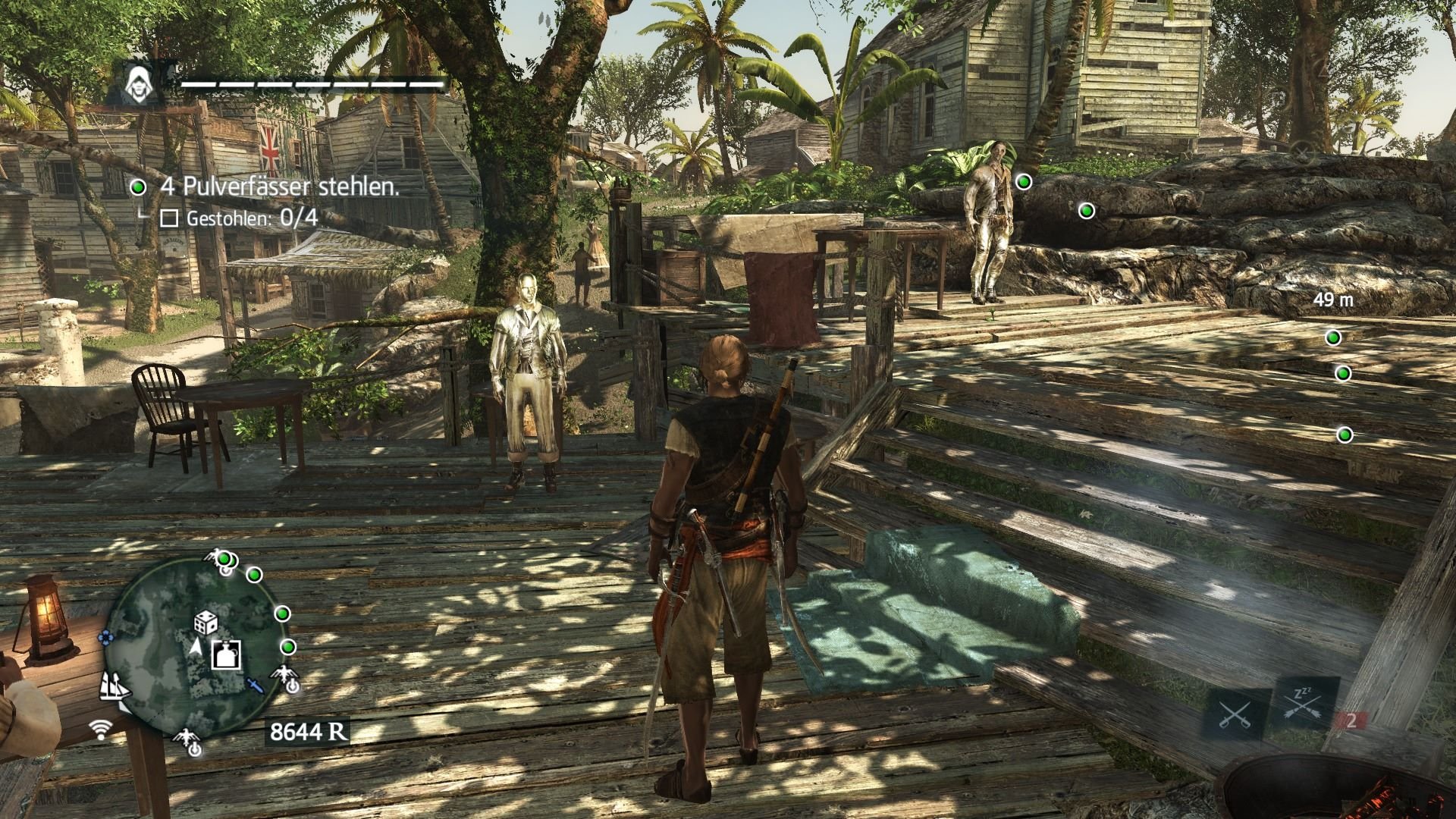Click the red ammo counter showing 2
1456x819 pixels.
1351,720
